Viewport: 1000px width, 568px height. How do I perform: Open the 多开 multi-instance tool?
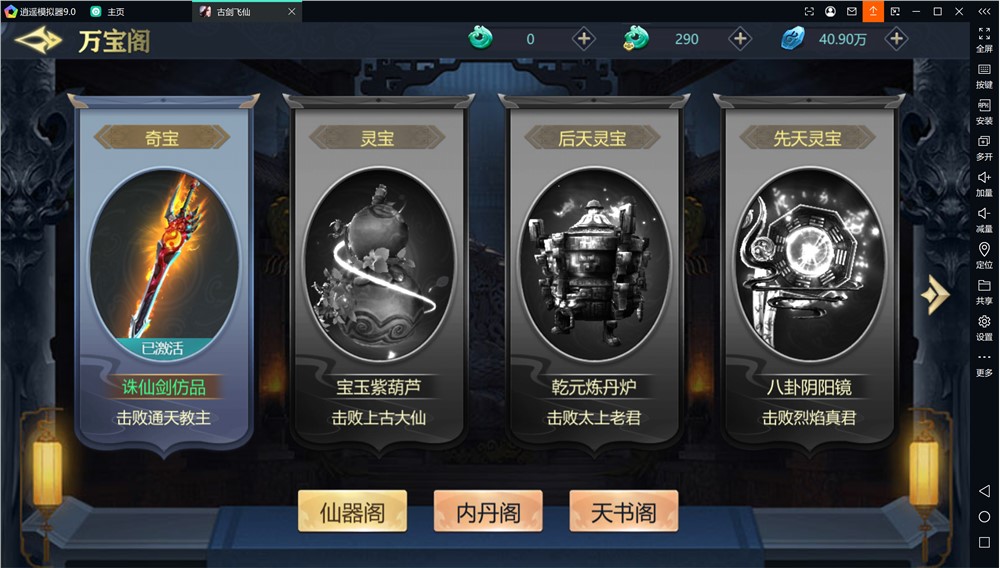pyautogui.click(x=984, y=148)
